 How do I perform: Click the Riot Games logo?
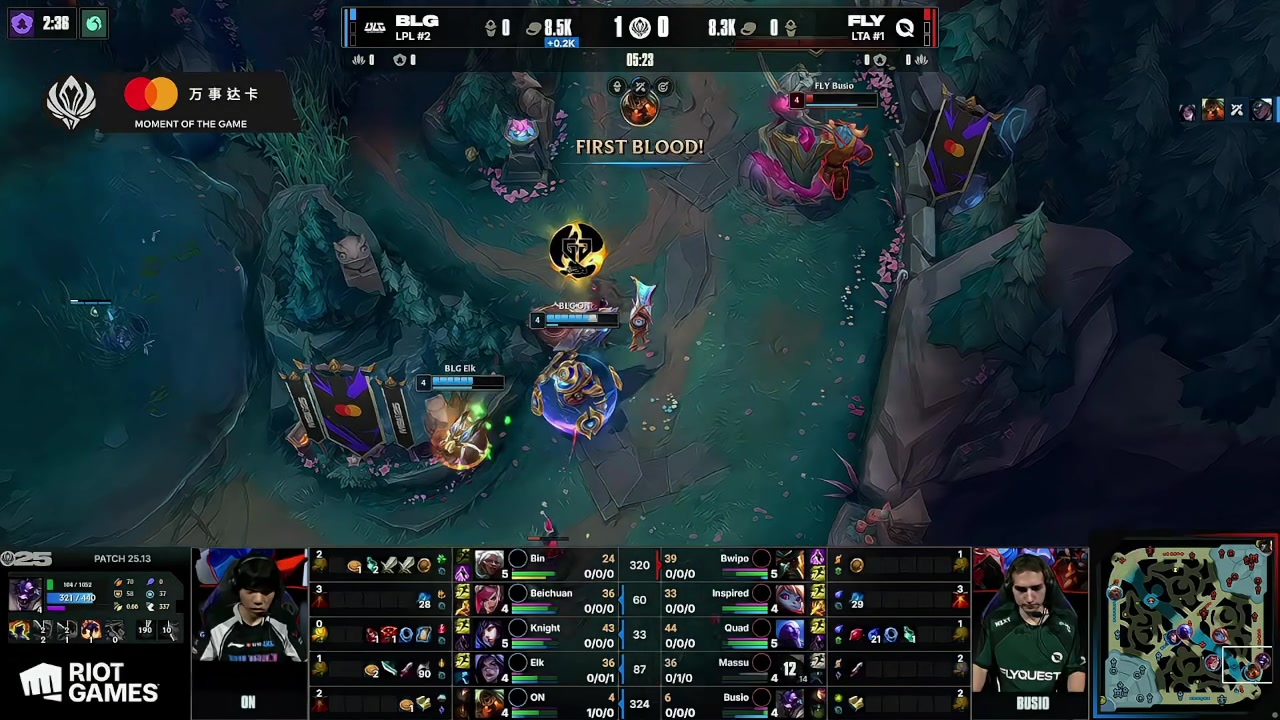[89, 683]
